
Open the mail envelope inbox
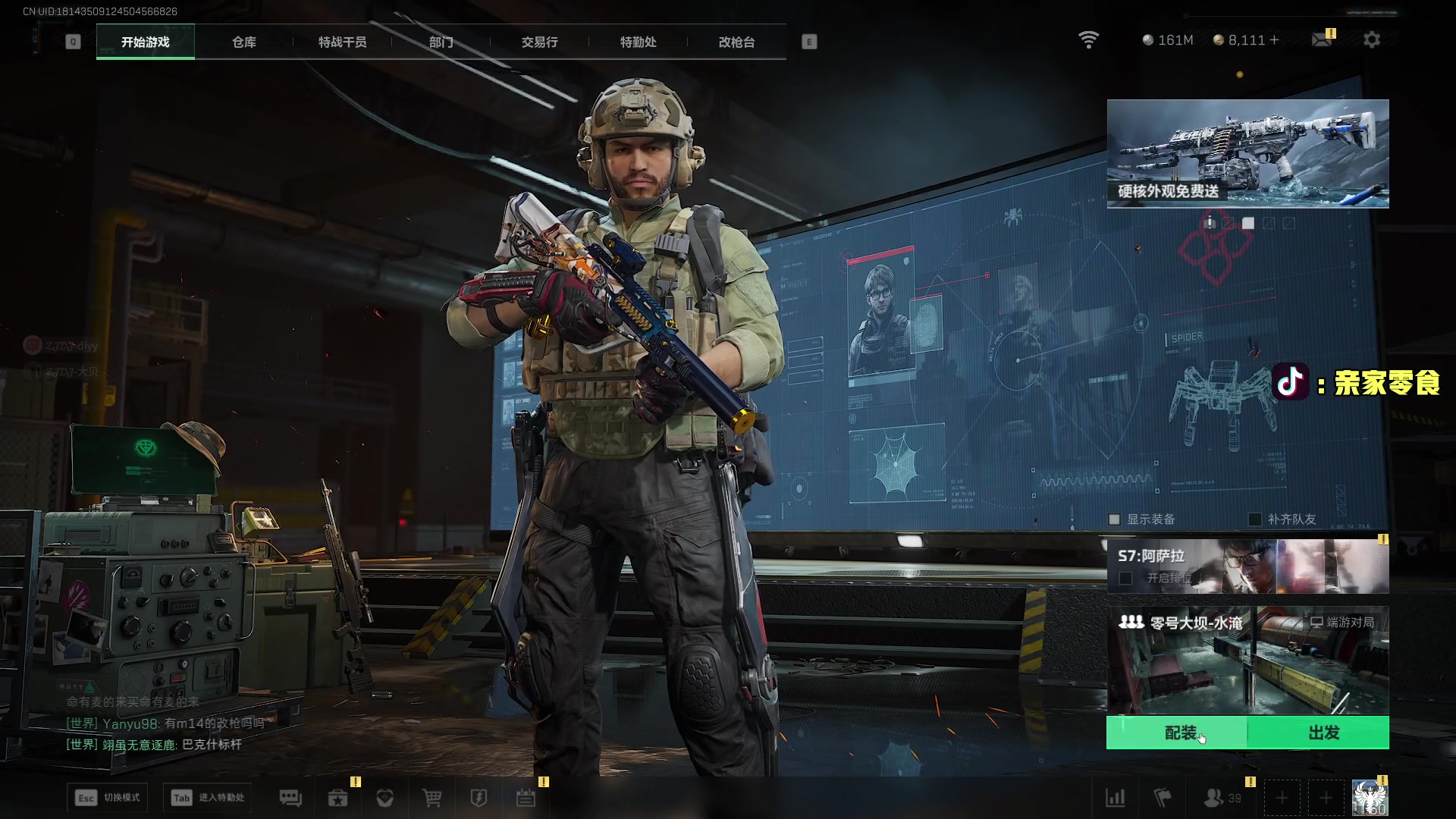click(x=1322, y=40)
